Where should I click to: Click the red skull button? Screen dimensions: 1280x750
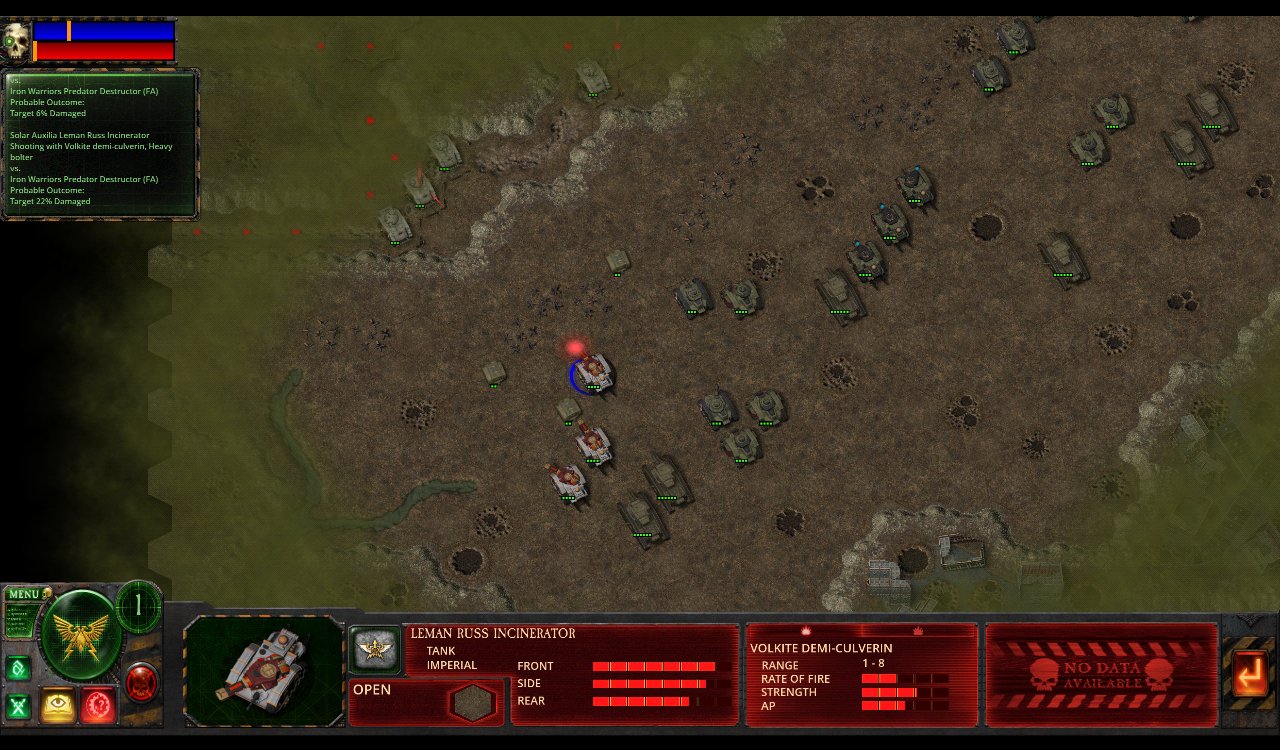click(142, 681)
